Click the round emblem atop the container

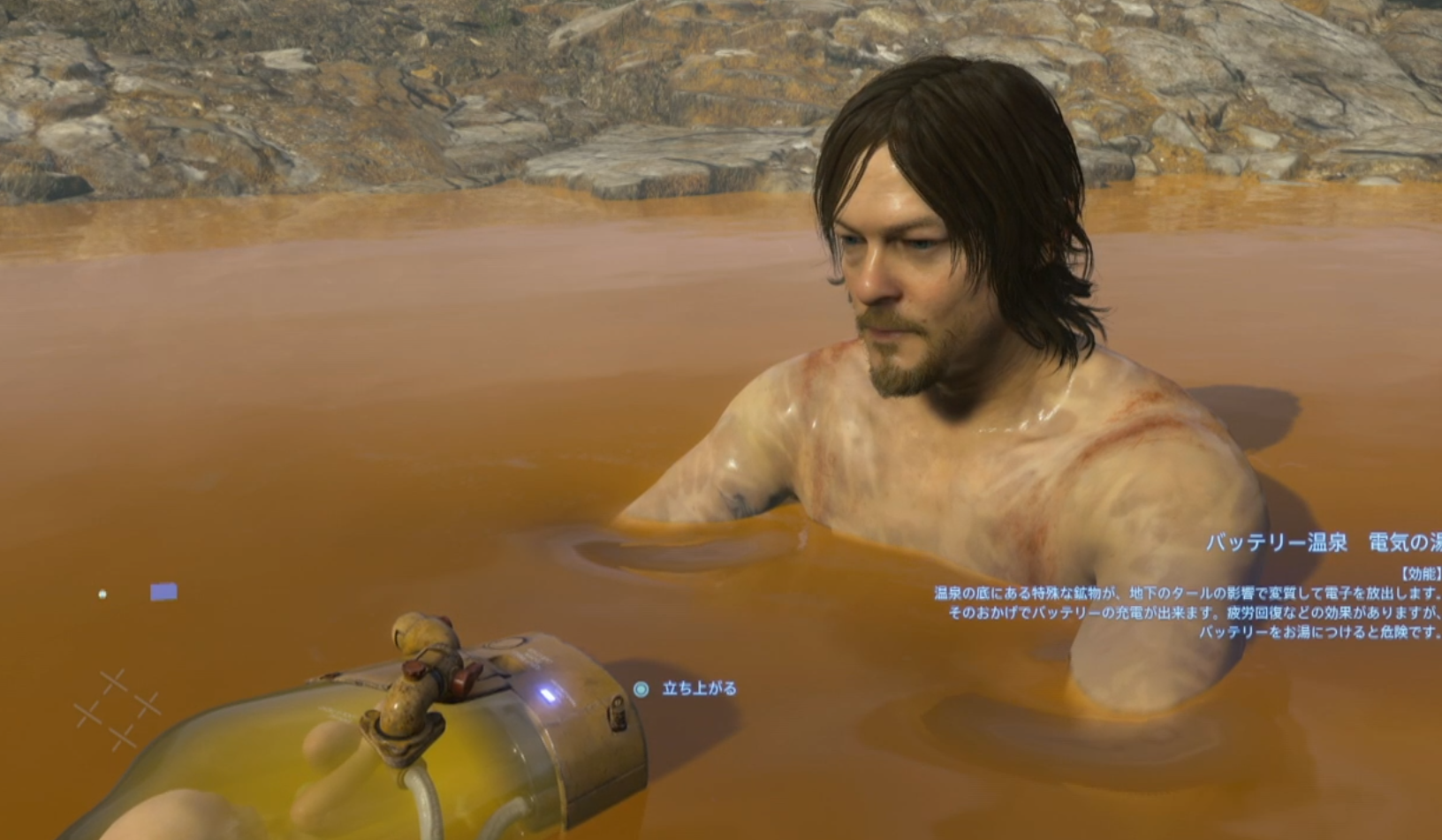tap(505, 643)
